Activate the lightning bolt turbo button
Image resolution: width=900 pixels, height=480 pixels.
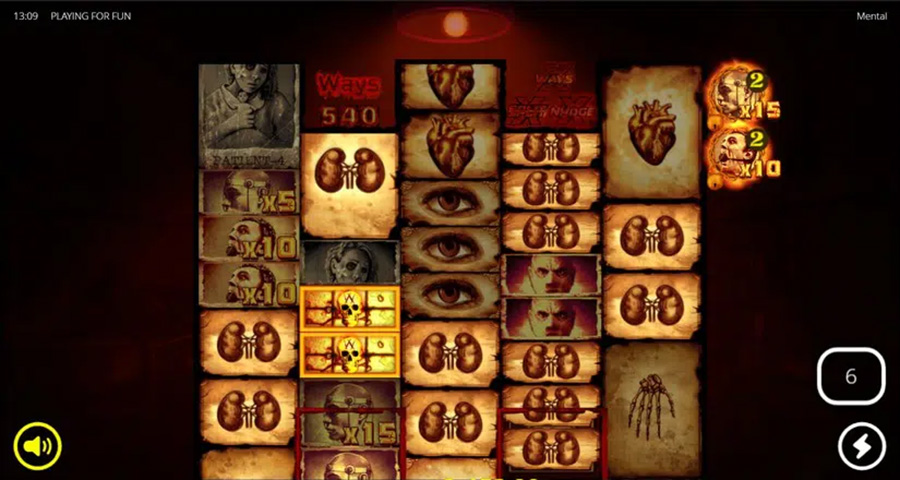tap(861, 446)
